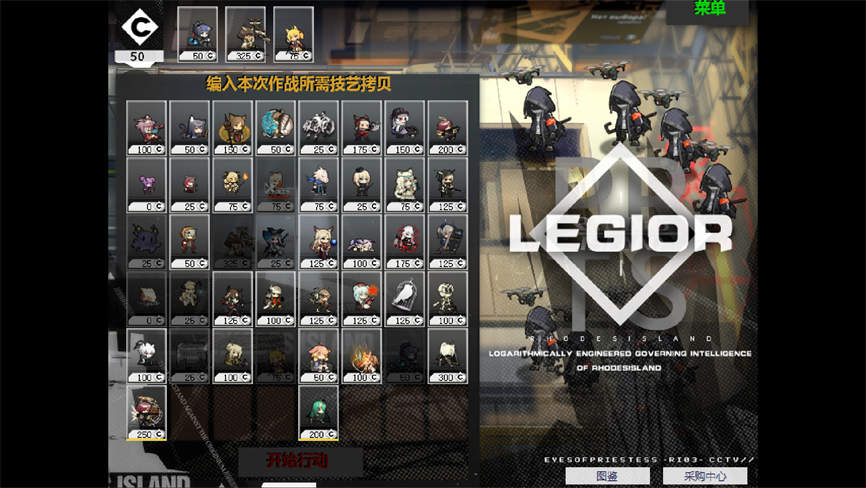Open the 采购中心 purchase center

[x=704, y=476]
